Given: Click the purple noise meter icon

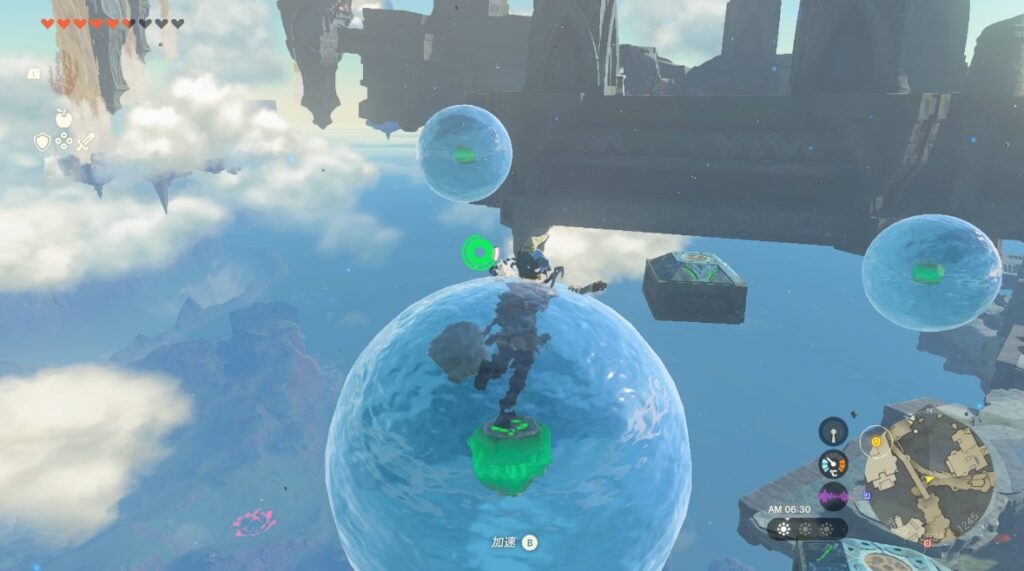Looking at the screenshot, I should point(833,496).
